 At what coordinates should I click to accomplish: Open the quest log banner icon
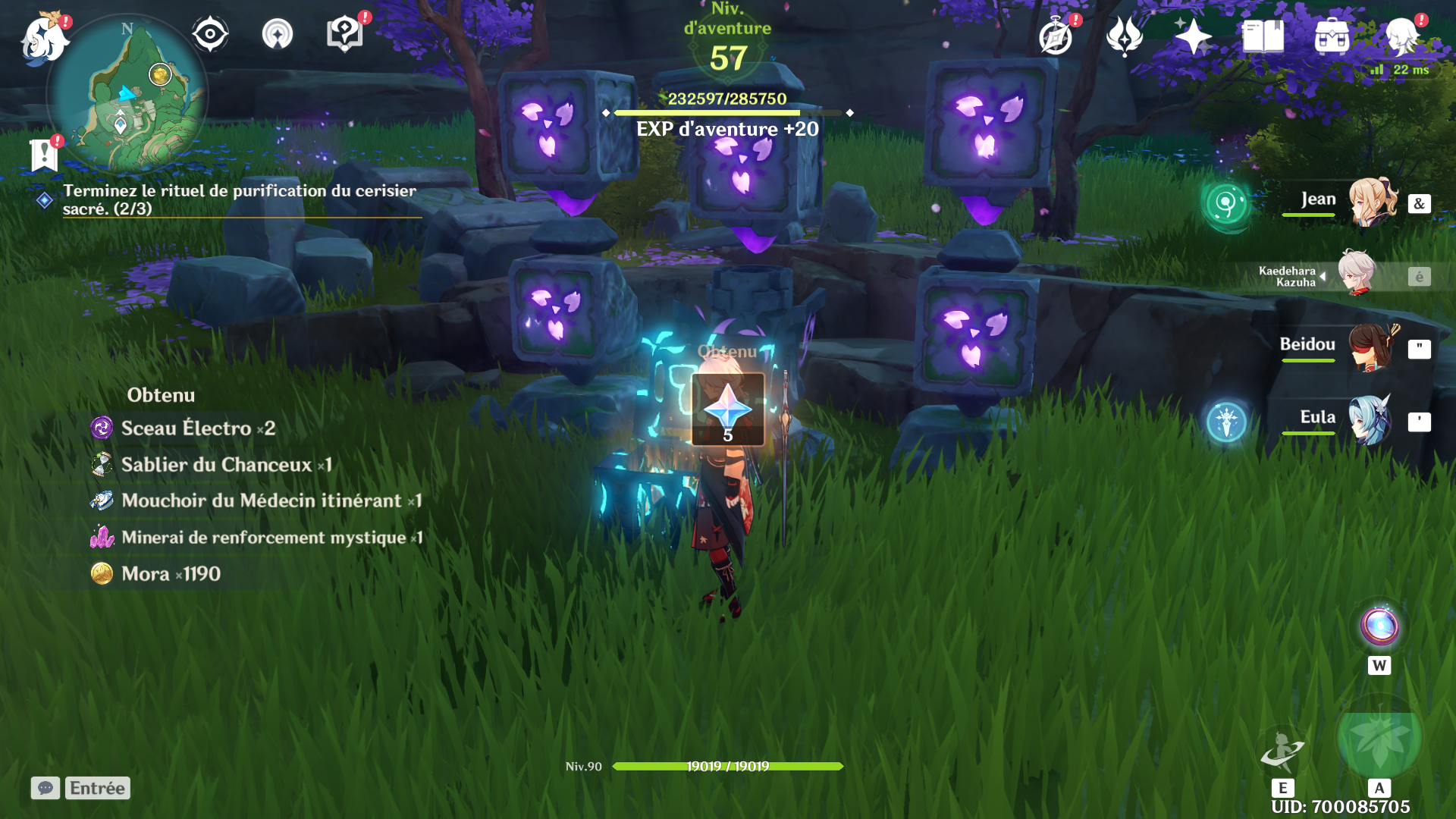tap(44, 155)
